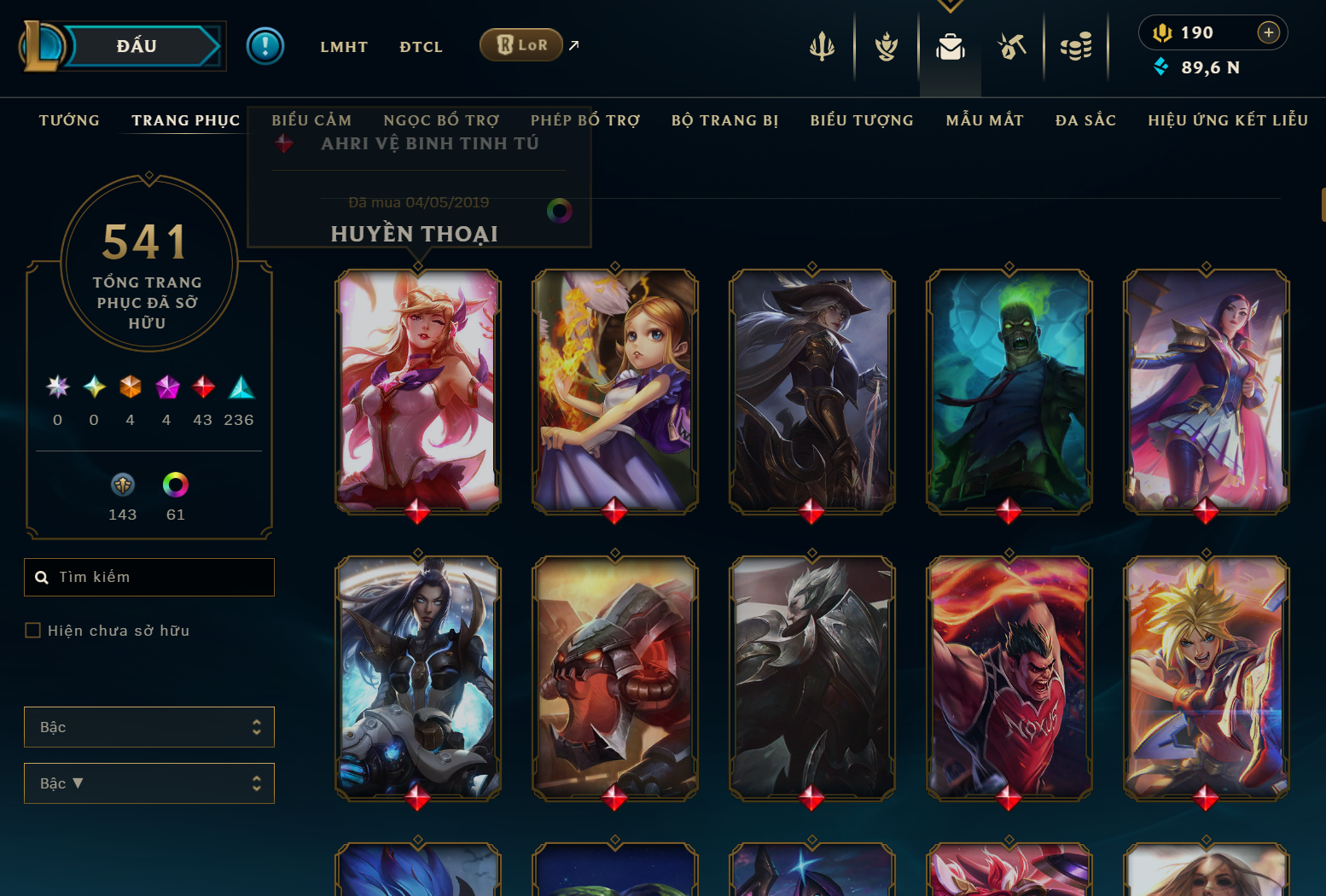Image resolution: width=1326 pixels, height=896 pixels.
Task: Pick the heart-shirt Darius skin card
Action: (1009, 678)
